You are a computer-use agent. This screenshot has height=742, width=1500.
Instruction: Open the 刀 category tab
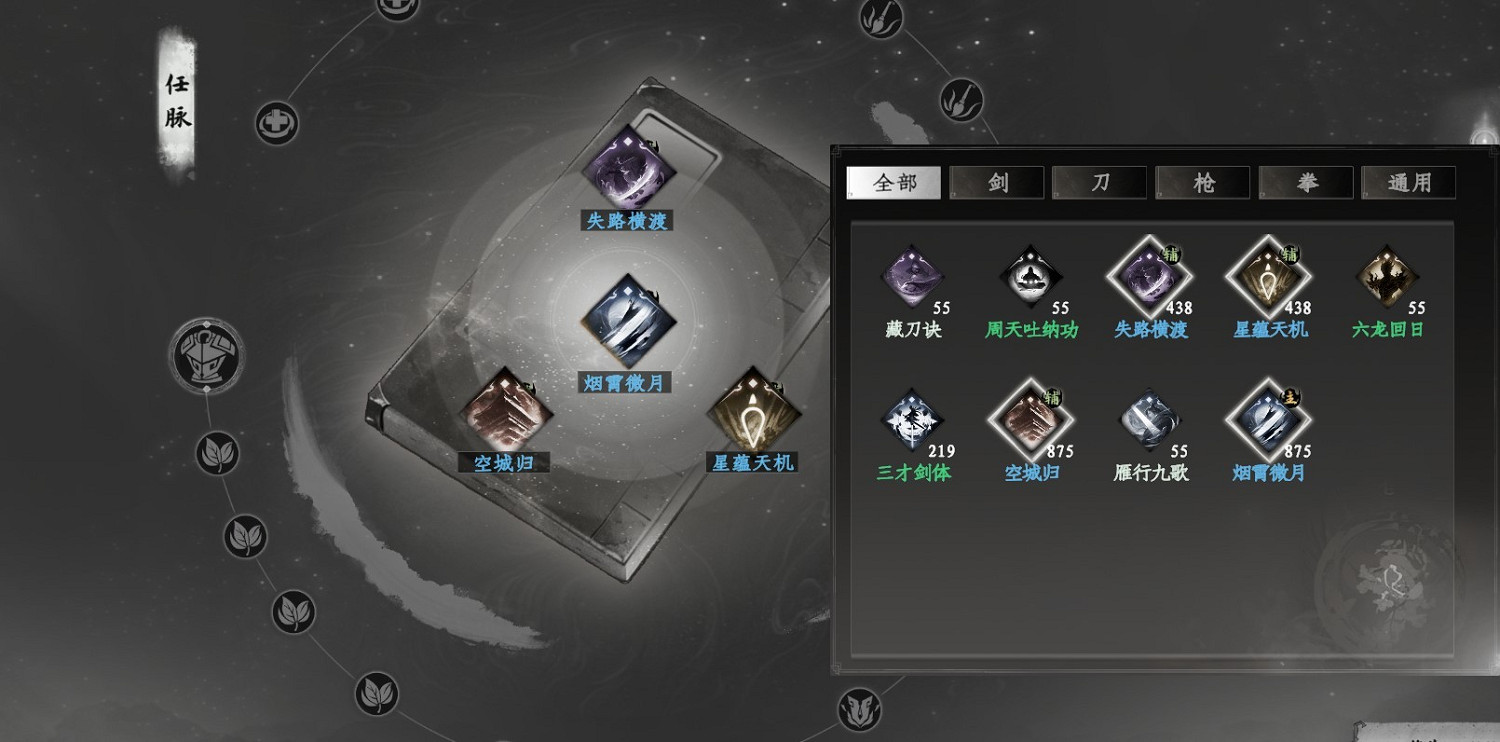(x=1100, y=183)
